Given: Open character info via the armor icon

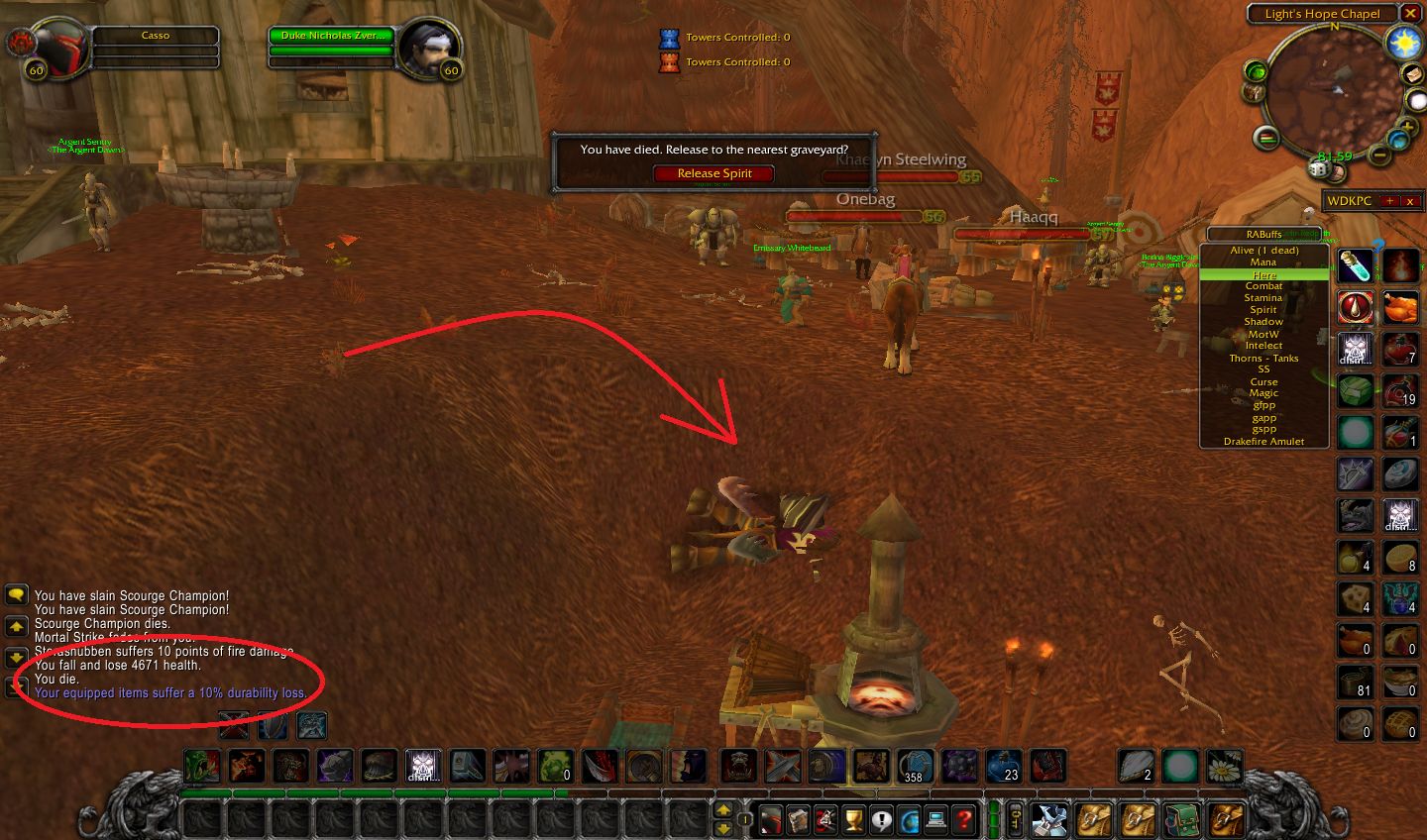Looking at the screenshot, I should point(769,819).
